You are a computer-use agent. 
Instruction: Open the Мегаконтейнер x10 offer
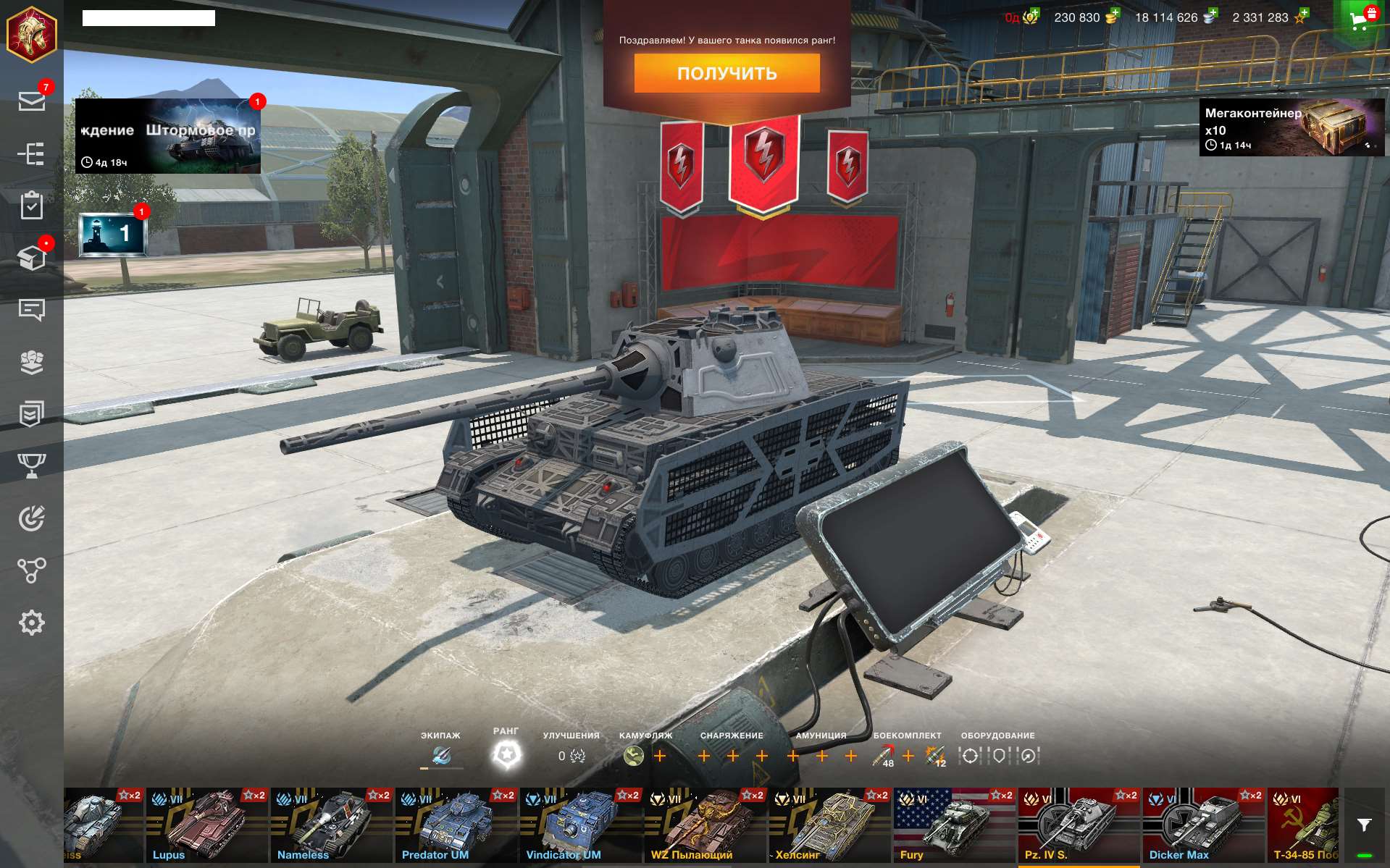coord(1294,131)
